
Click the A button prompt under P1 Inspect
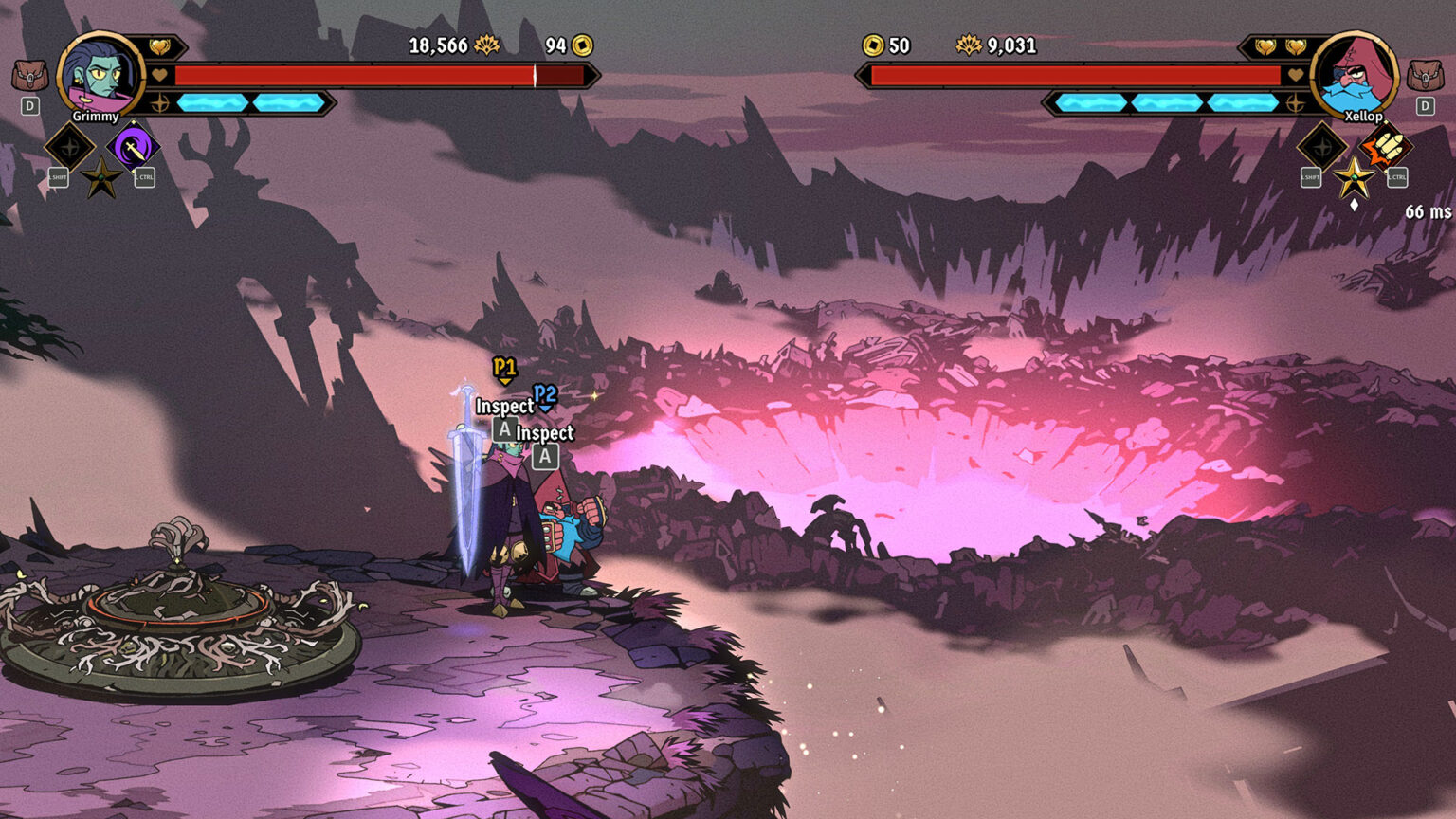coord(503,428)
